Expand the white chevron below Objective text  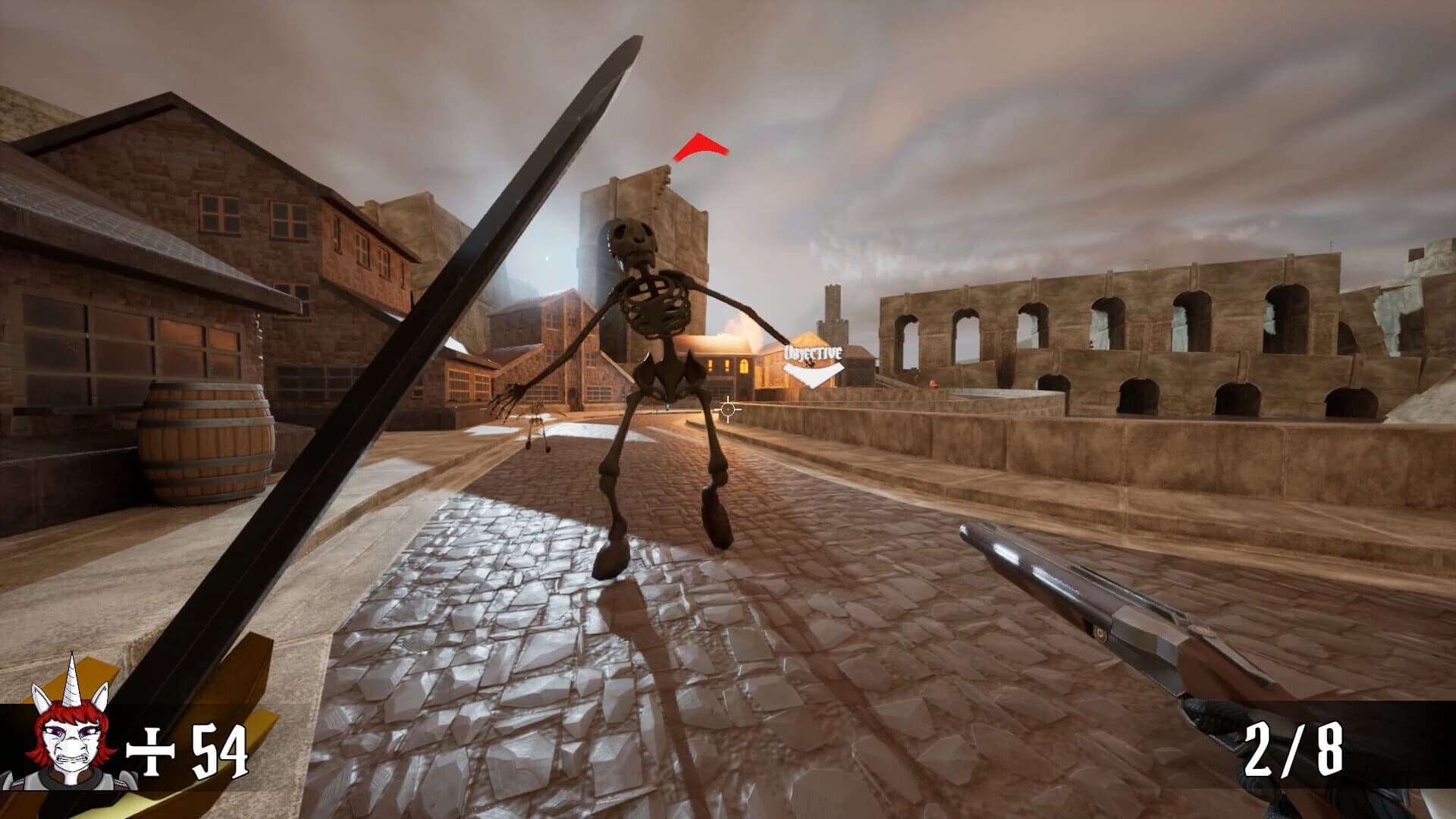pos(815,375)
